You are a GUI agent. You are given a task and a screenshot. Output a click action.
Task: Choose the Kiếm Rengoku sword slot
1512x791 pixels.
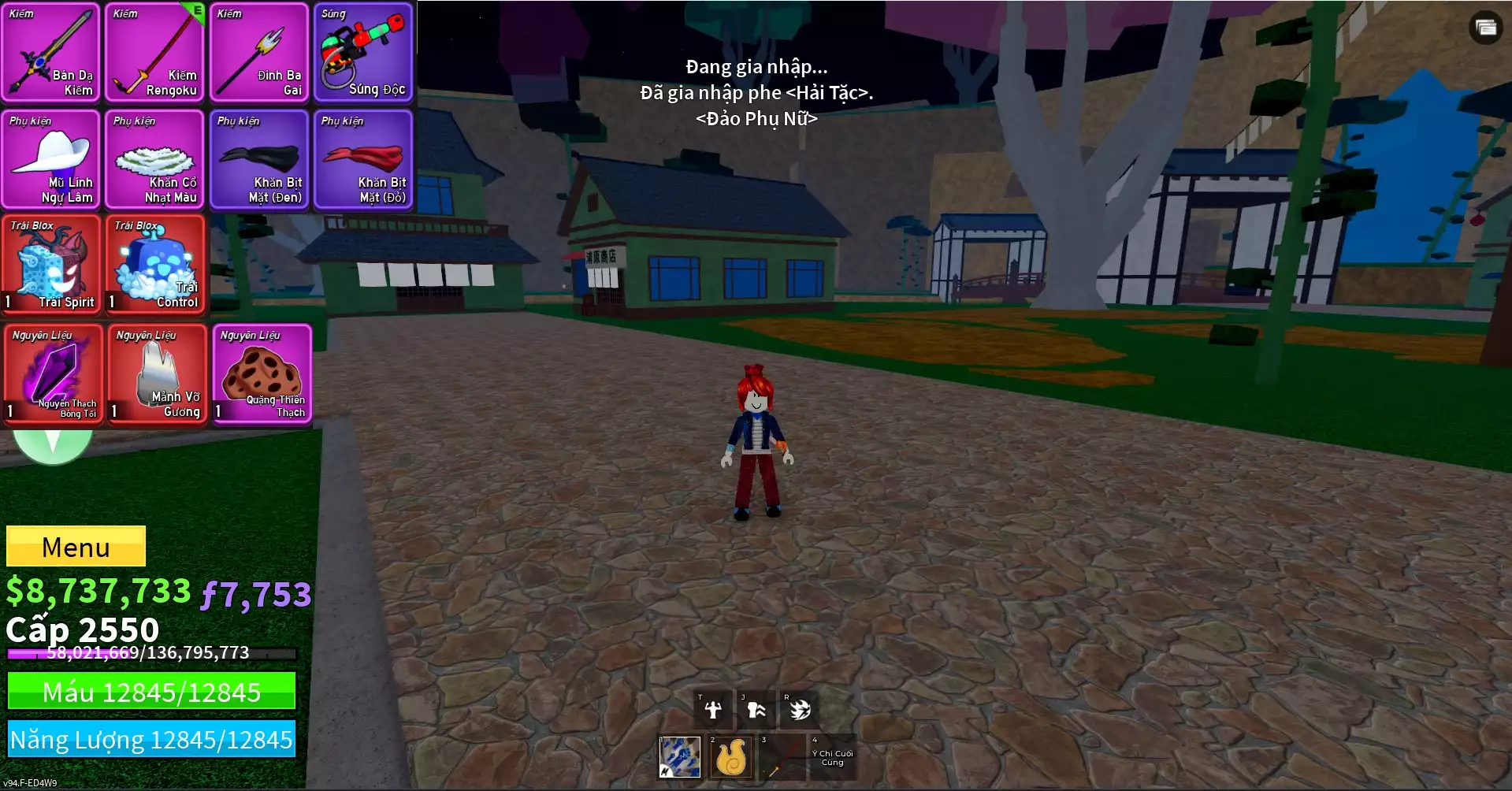[x=155, y=53]
